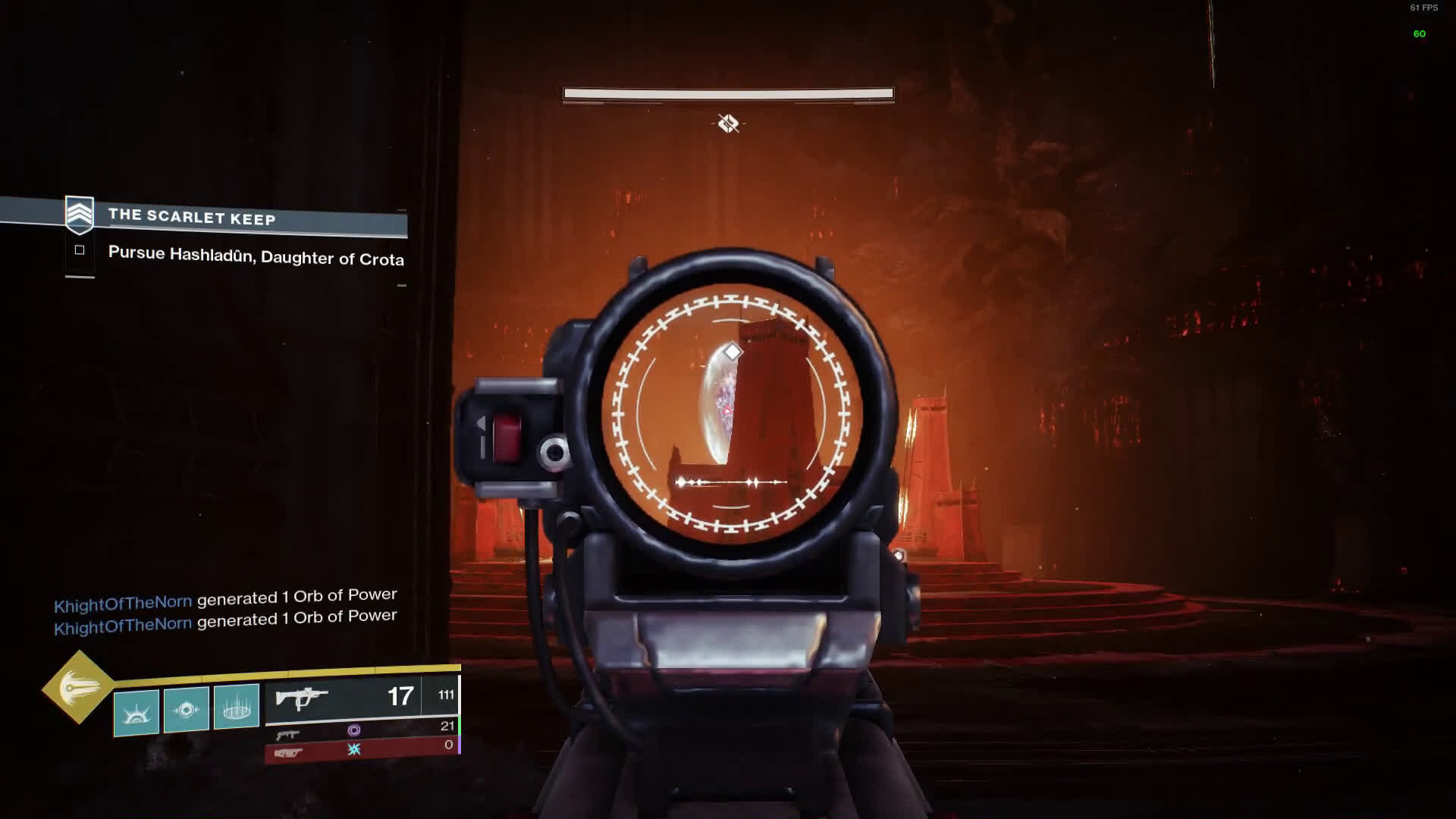The height and width of the screenshot is (819, 1456).
Task: Click the Pursue Hashladûn objective checkbox
Action: (x=80, y=250)
